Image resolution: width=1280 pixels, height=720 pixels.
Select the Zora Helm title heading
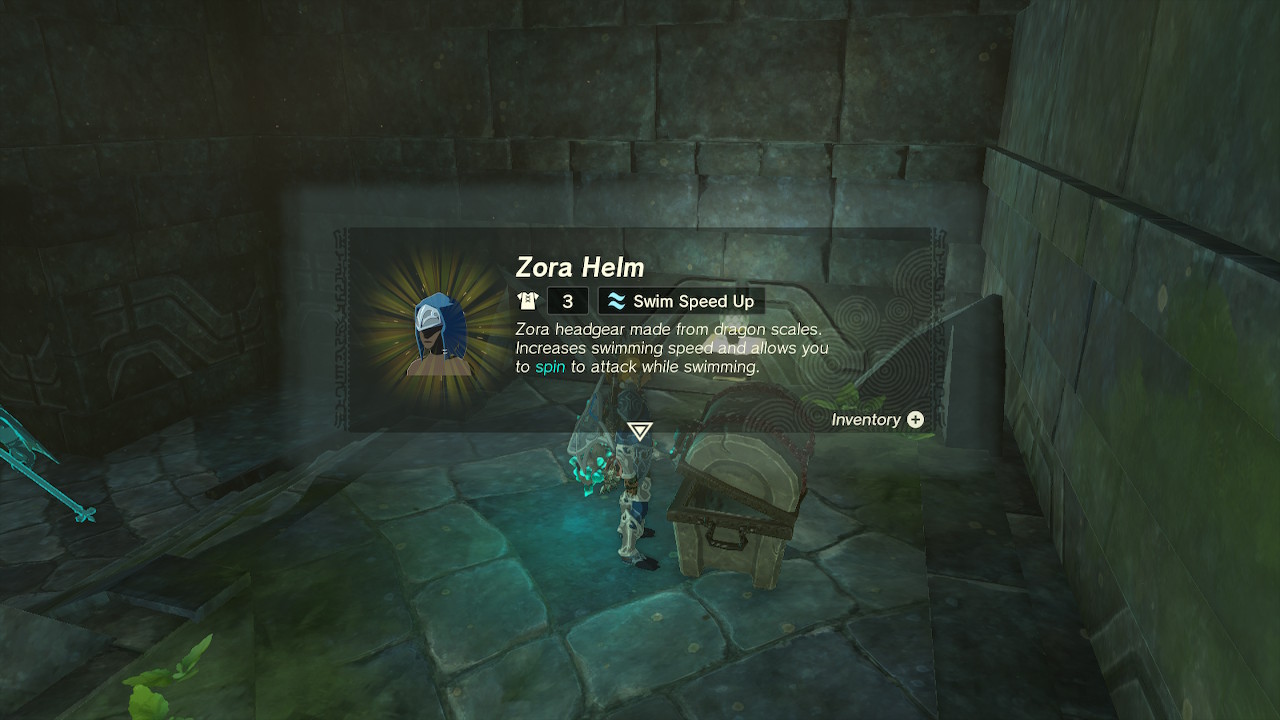[x=580, y=267]
